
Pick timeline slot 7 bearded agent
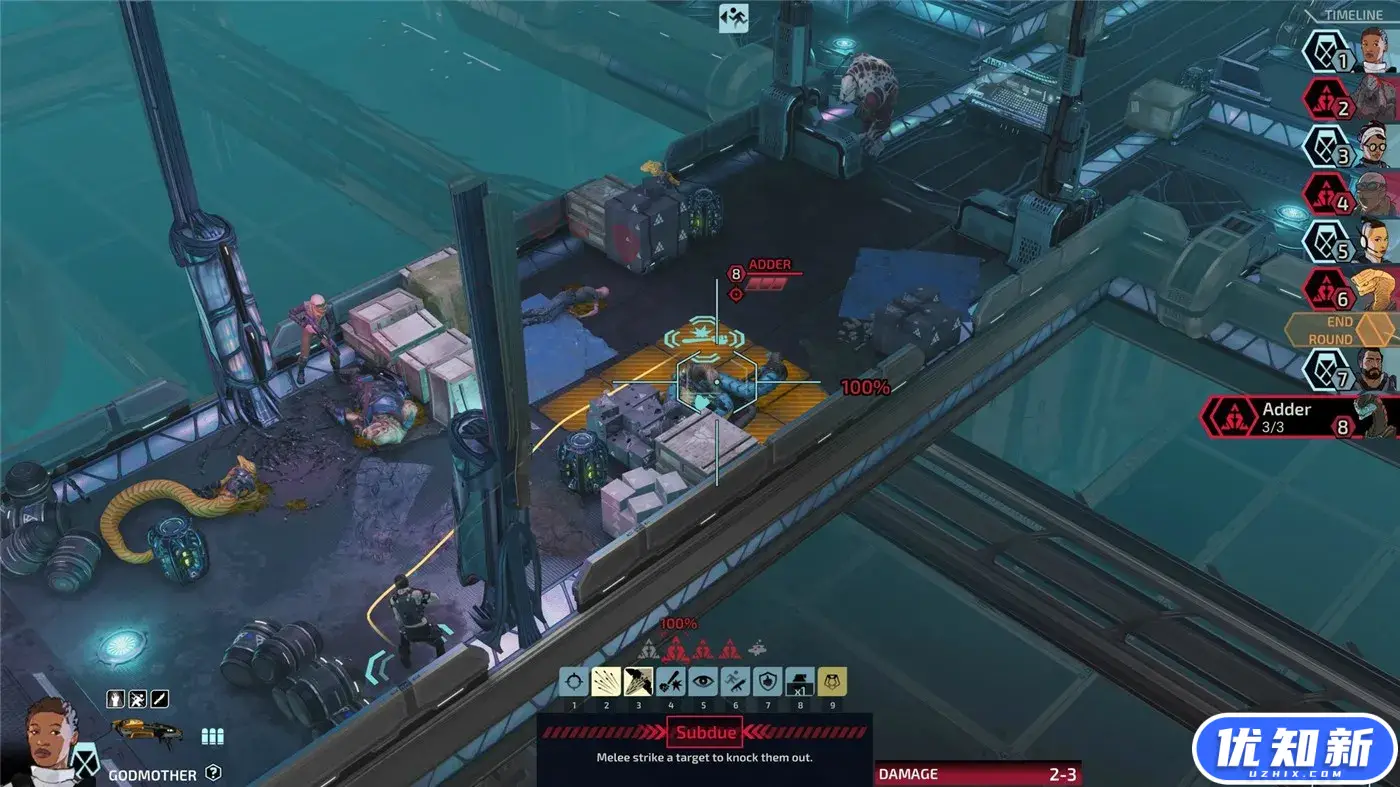[x=1352, y=369]
